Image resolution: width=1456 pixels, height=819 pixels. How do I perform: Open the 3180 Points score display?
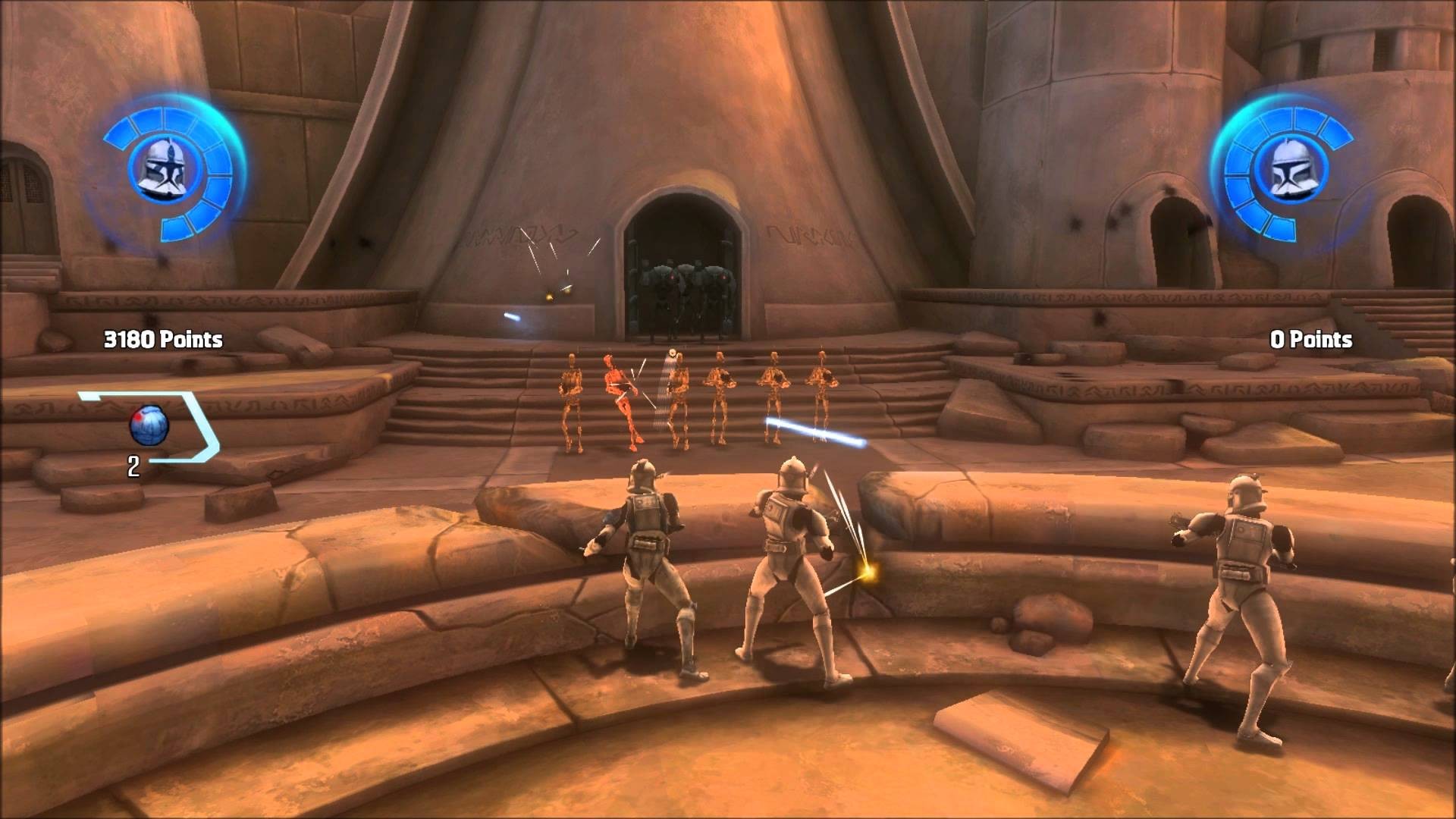(163, 340)
